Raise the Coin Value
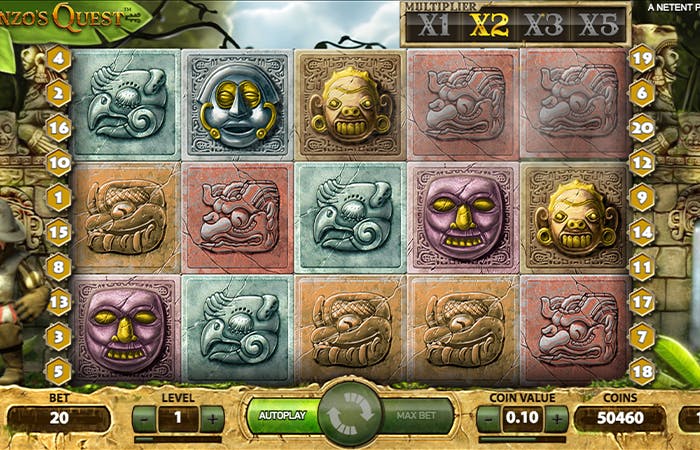 pyautogui.click(x=555, y=418)
